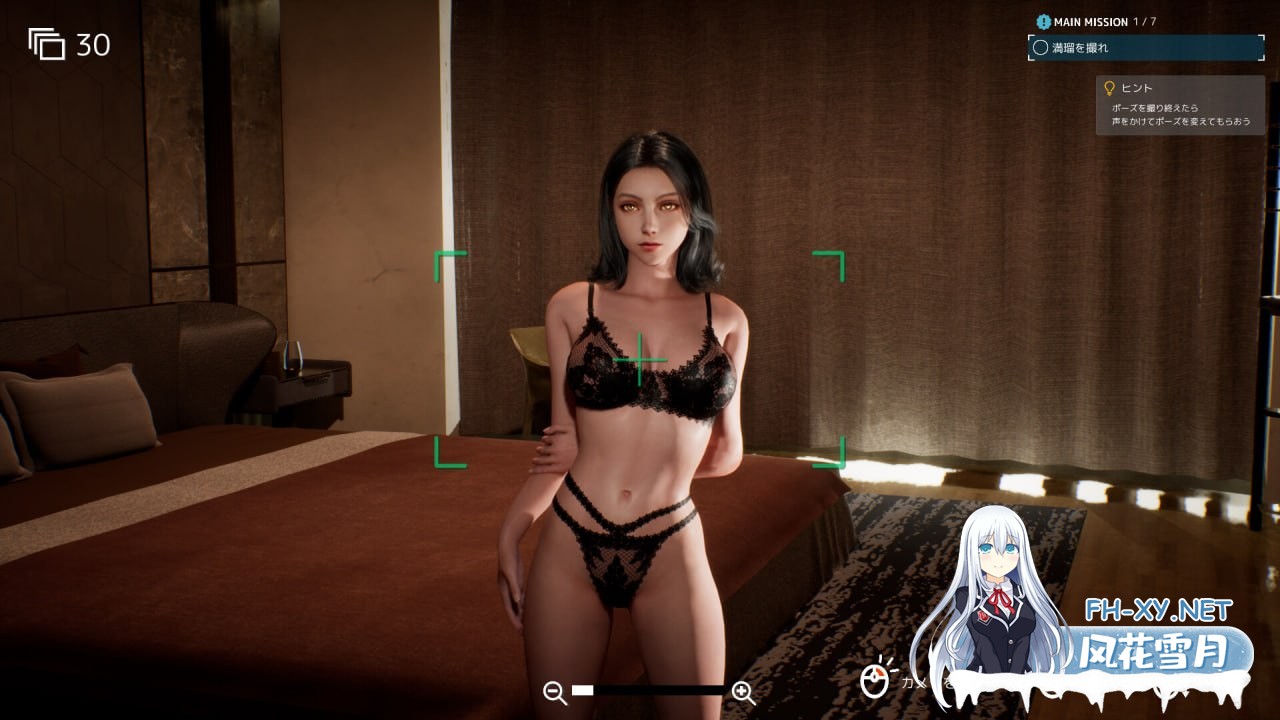Select the zoom-out magnifier icon
This screenshot has width=1280, height=720.
pos(553,690)
